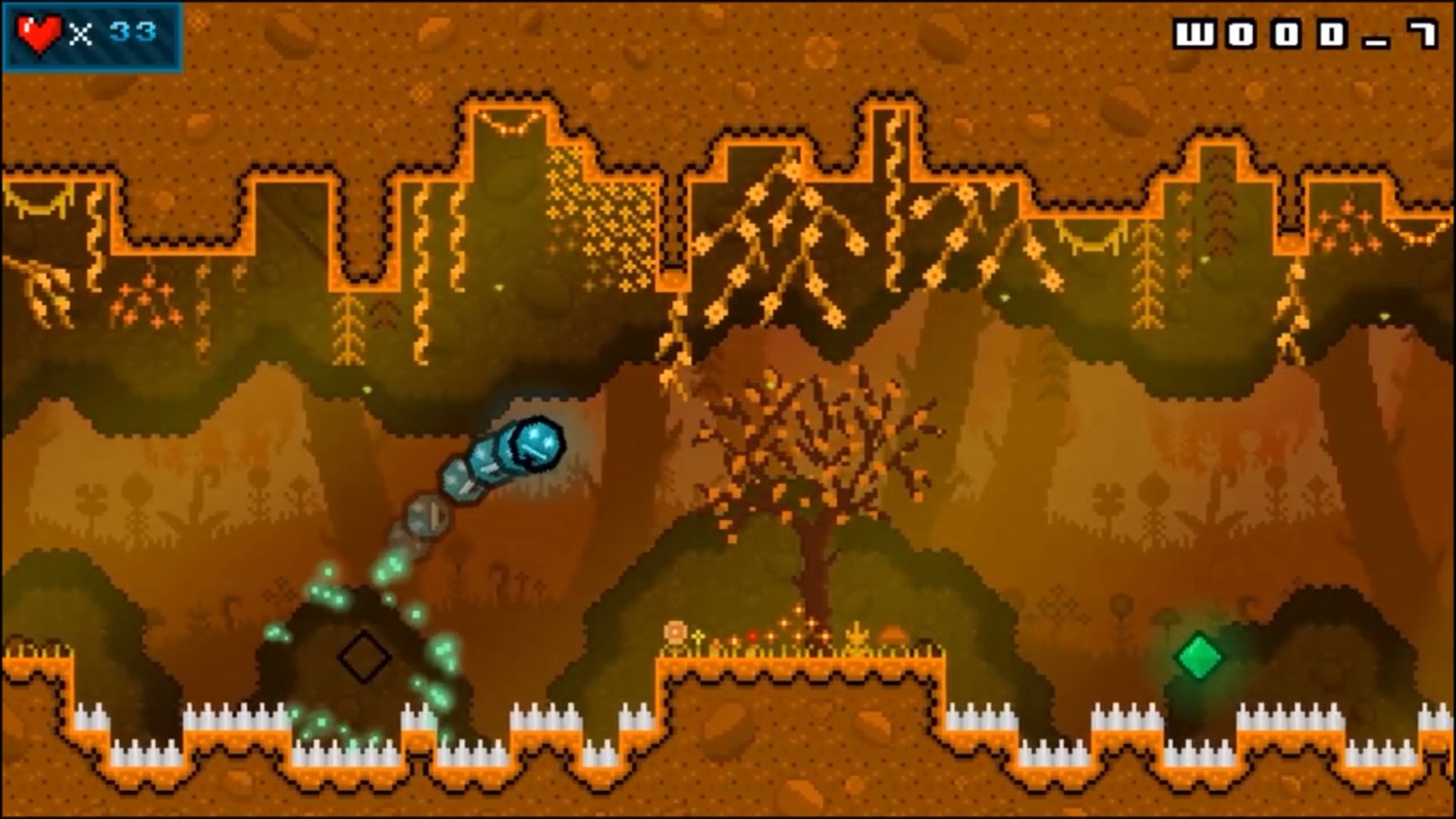Click the red sprout among the ledge flowers
Screen dimensions: 1456x819
[752, 637]
